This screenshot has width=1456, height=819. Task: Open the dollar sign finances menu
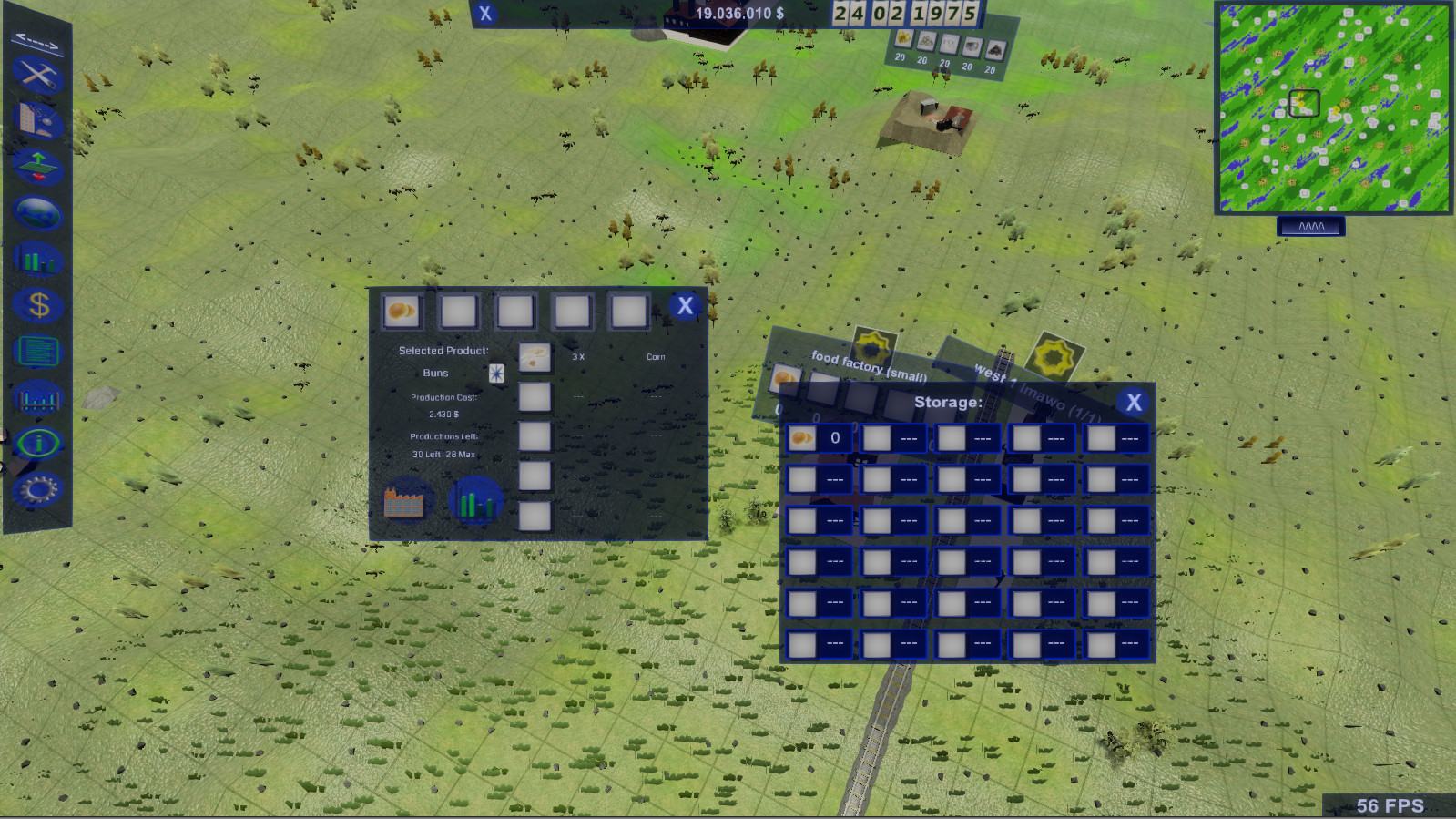[37, 305]
